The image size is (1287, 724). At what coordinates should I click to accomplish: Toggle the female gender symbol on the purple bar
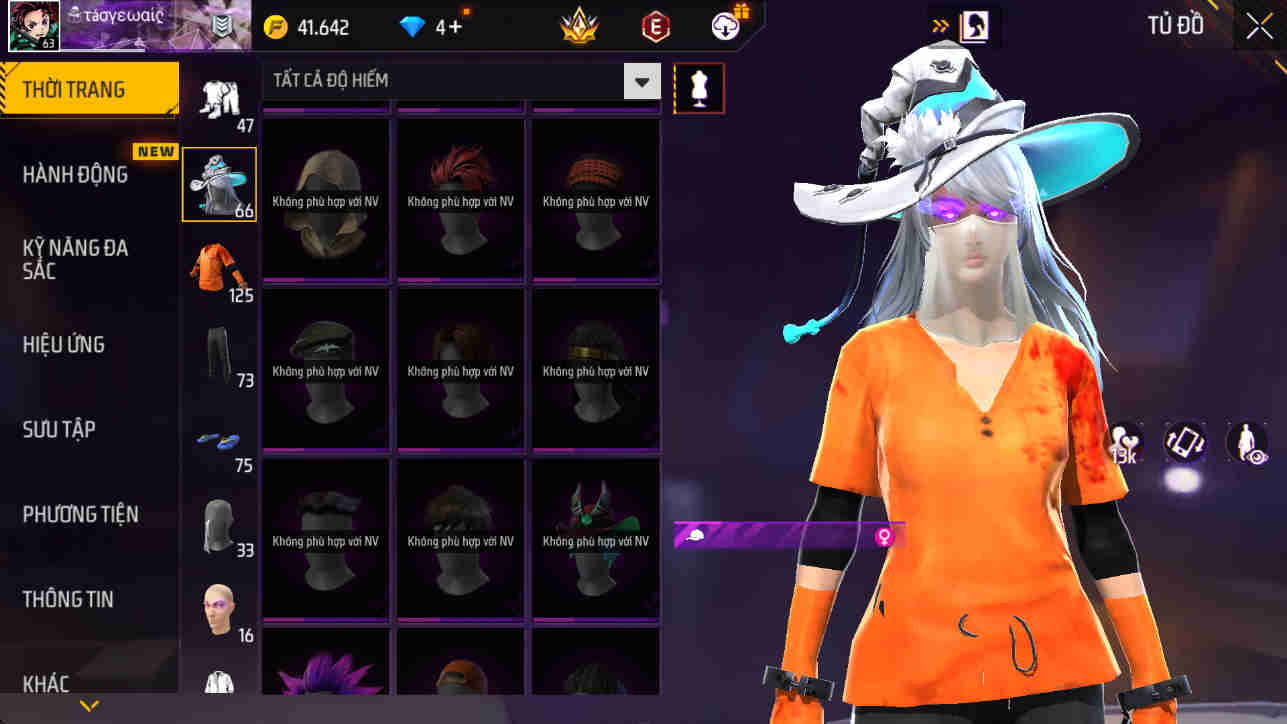(x=882, y=538)
